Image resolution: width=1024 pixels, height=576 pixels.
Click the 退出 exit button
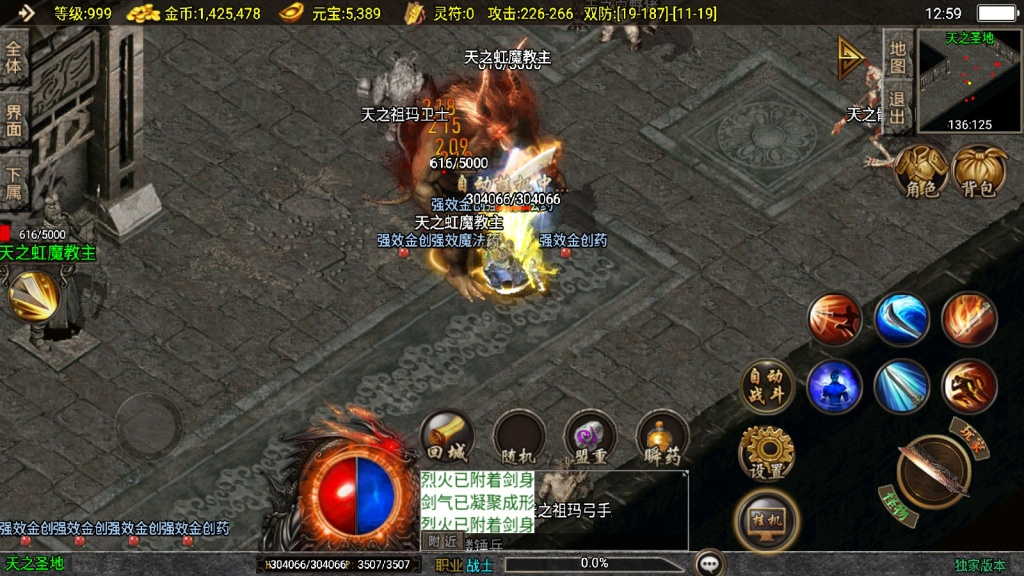tap(897, 107)
